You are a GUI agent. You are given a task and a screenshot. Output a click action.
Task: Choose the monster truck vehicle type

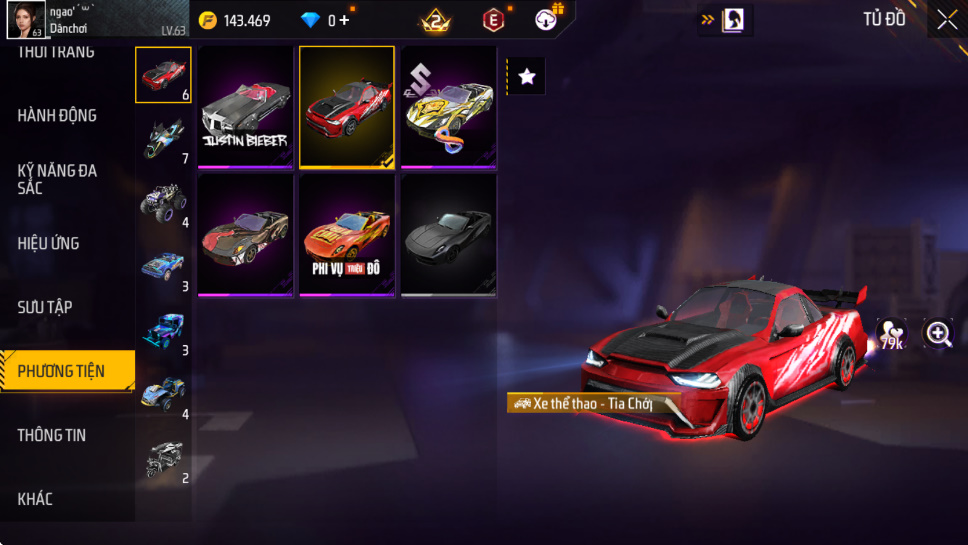pos(163,202)
